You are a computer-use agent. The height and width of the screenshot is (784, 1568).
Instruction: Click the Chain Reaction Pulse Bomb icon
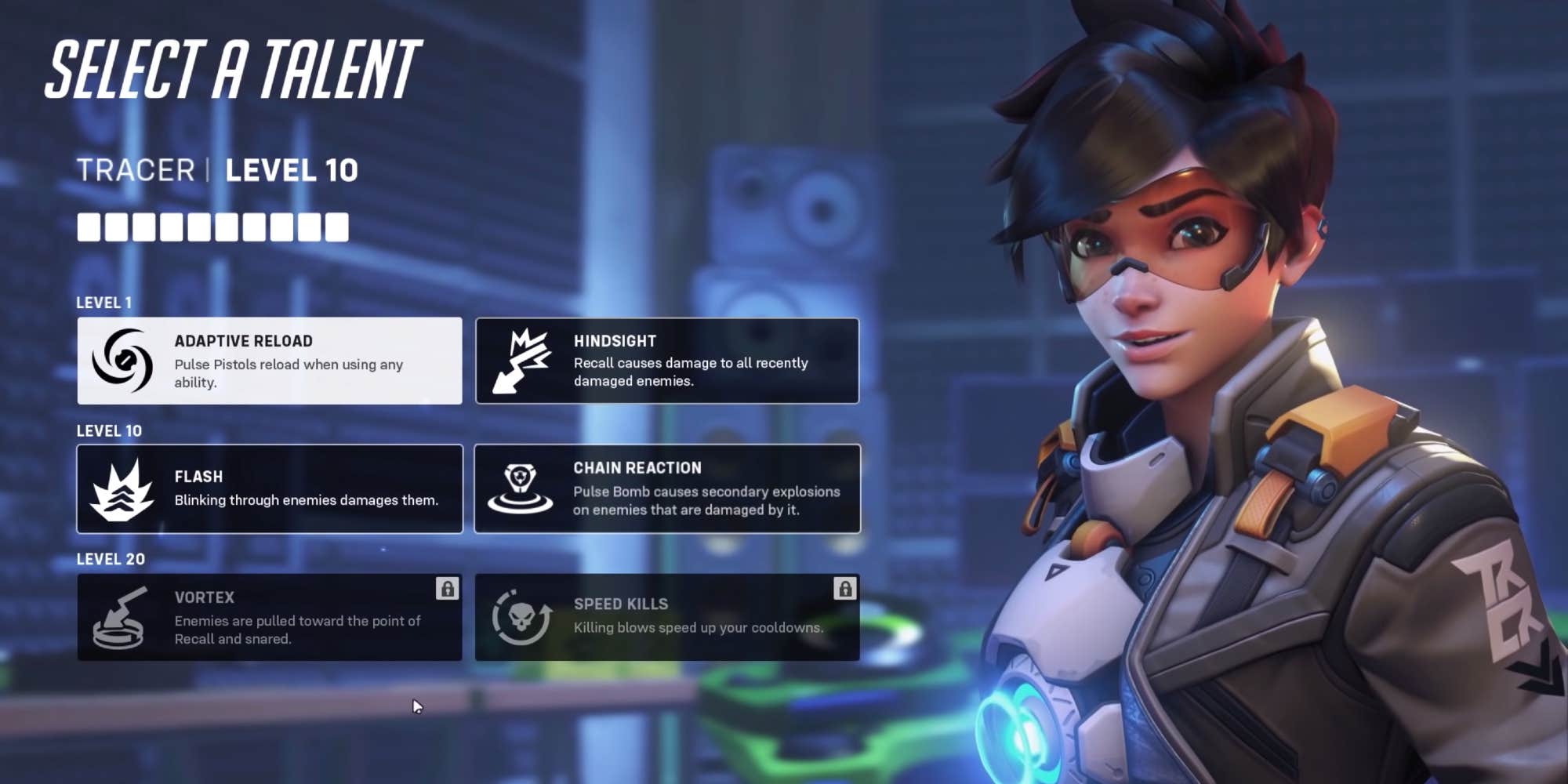pyautogui.click(x=521, y=488)
